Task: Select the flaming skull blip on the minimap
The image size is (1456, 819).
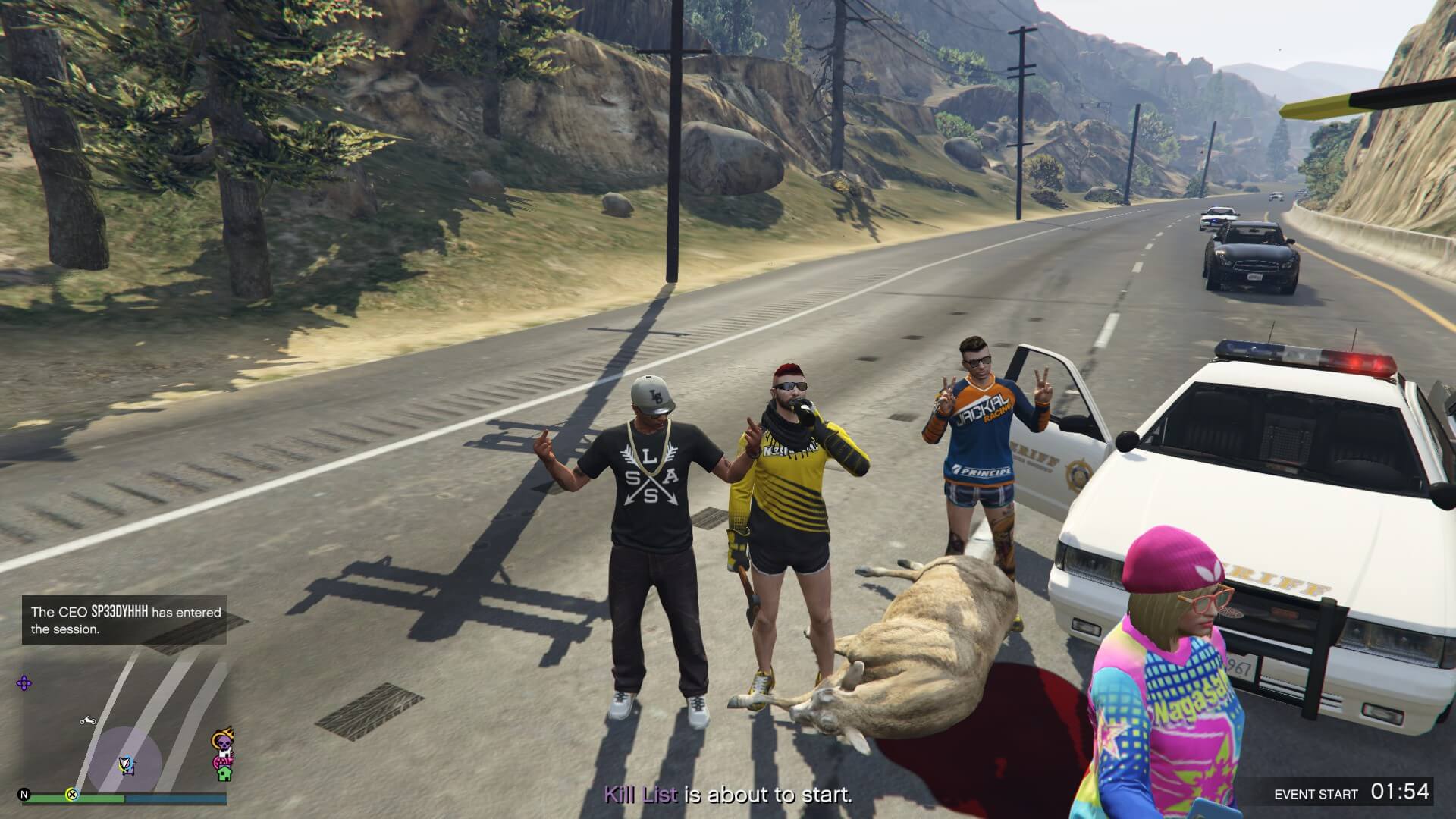Action: [x=221, y=740]
